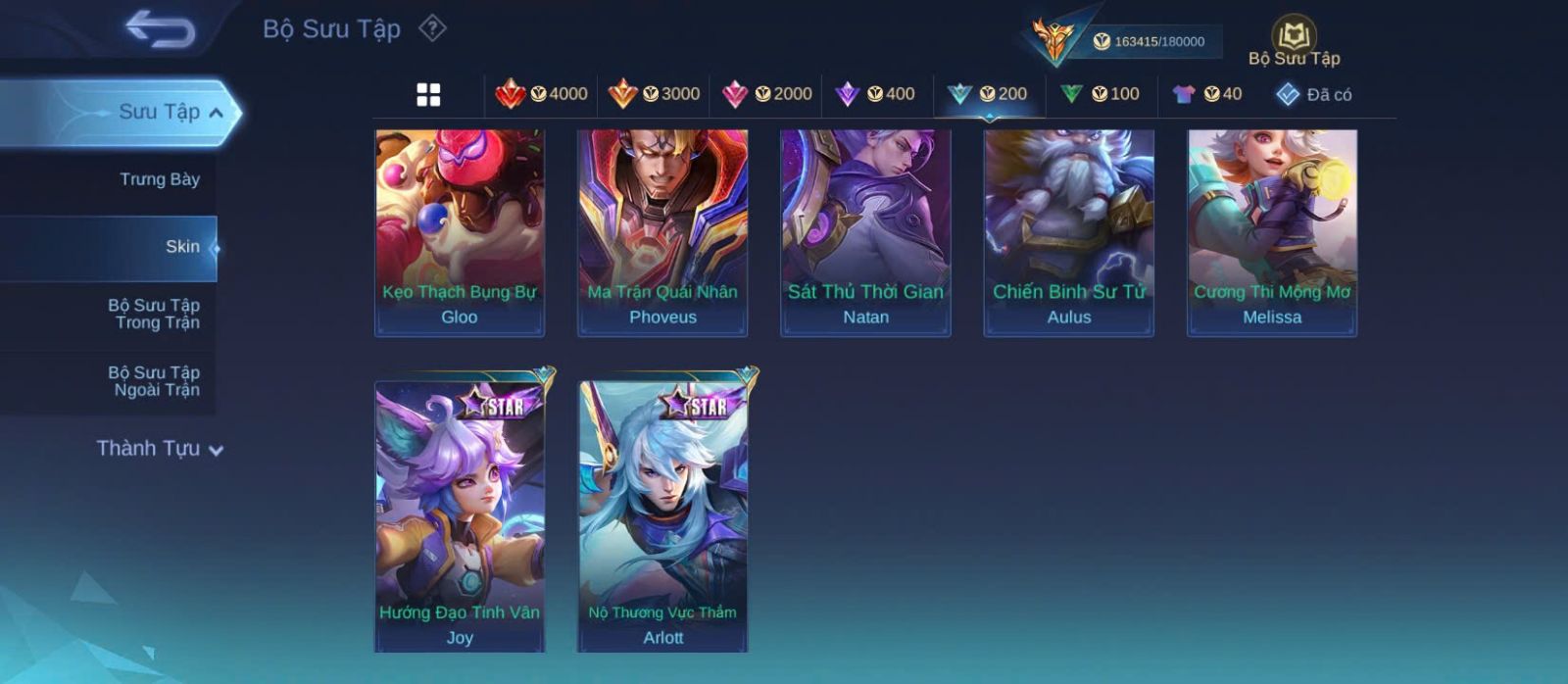Select the 2000 points tier tab

[766, 94]
